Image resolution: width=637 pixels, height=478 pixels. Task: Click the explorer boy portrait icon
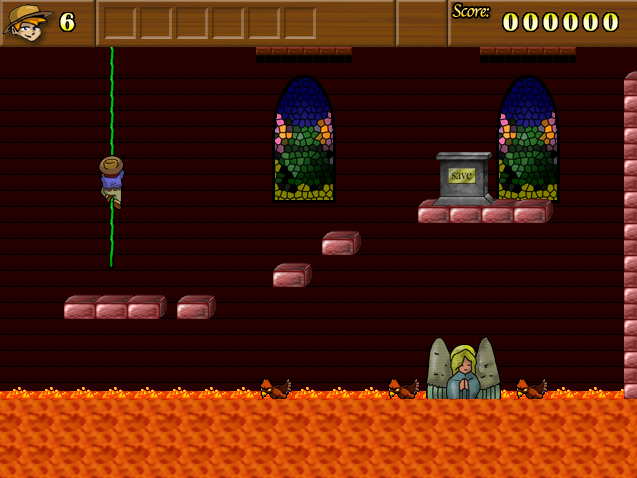click(27, 22)
